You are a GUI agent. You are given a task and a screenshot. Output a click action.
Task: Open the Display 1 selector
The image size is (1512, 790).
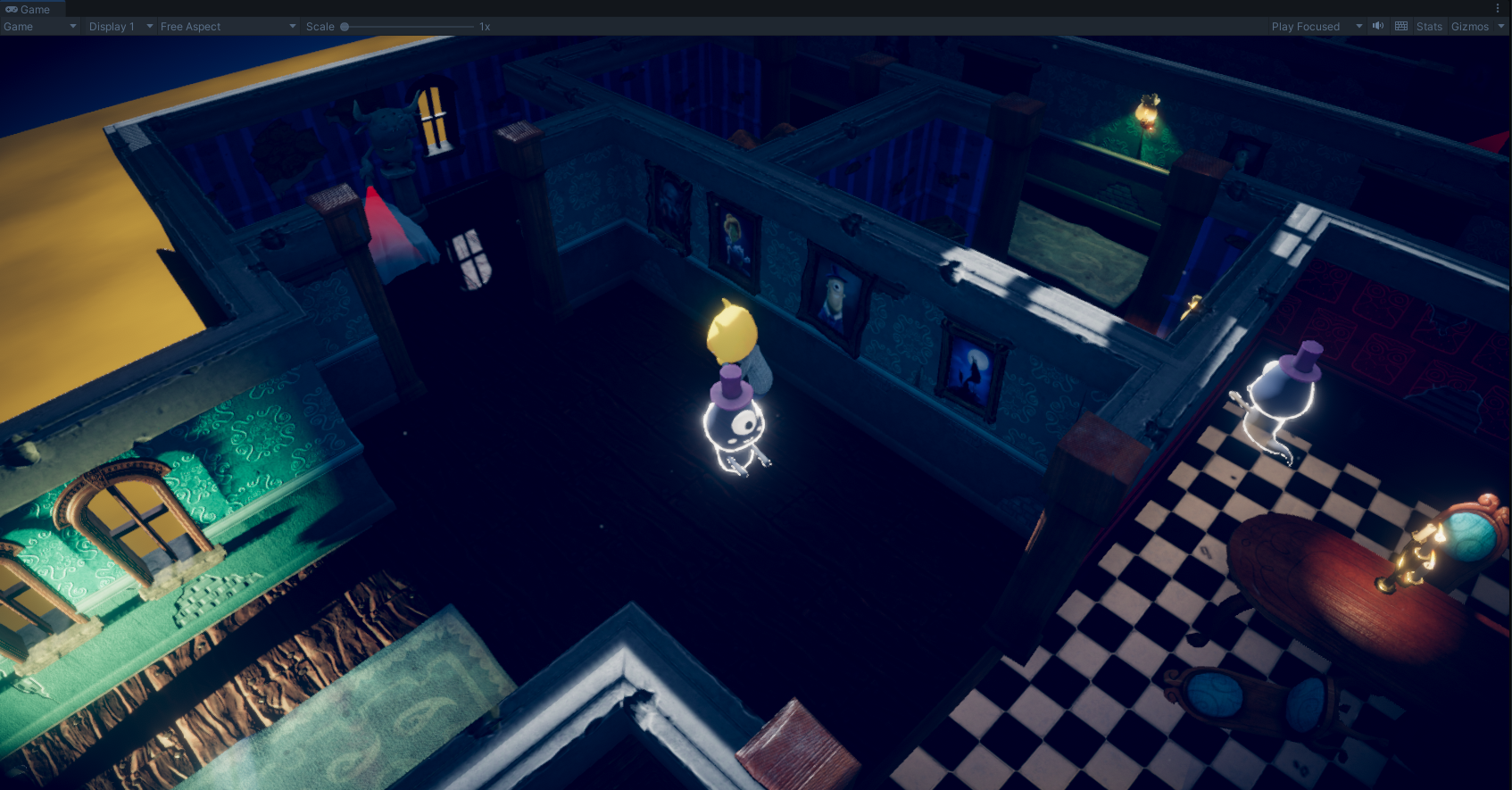pos(114,26)
